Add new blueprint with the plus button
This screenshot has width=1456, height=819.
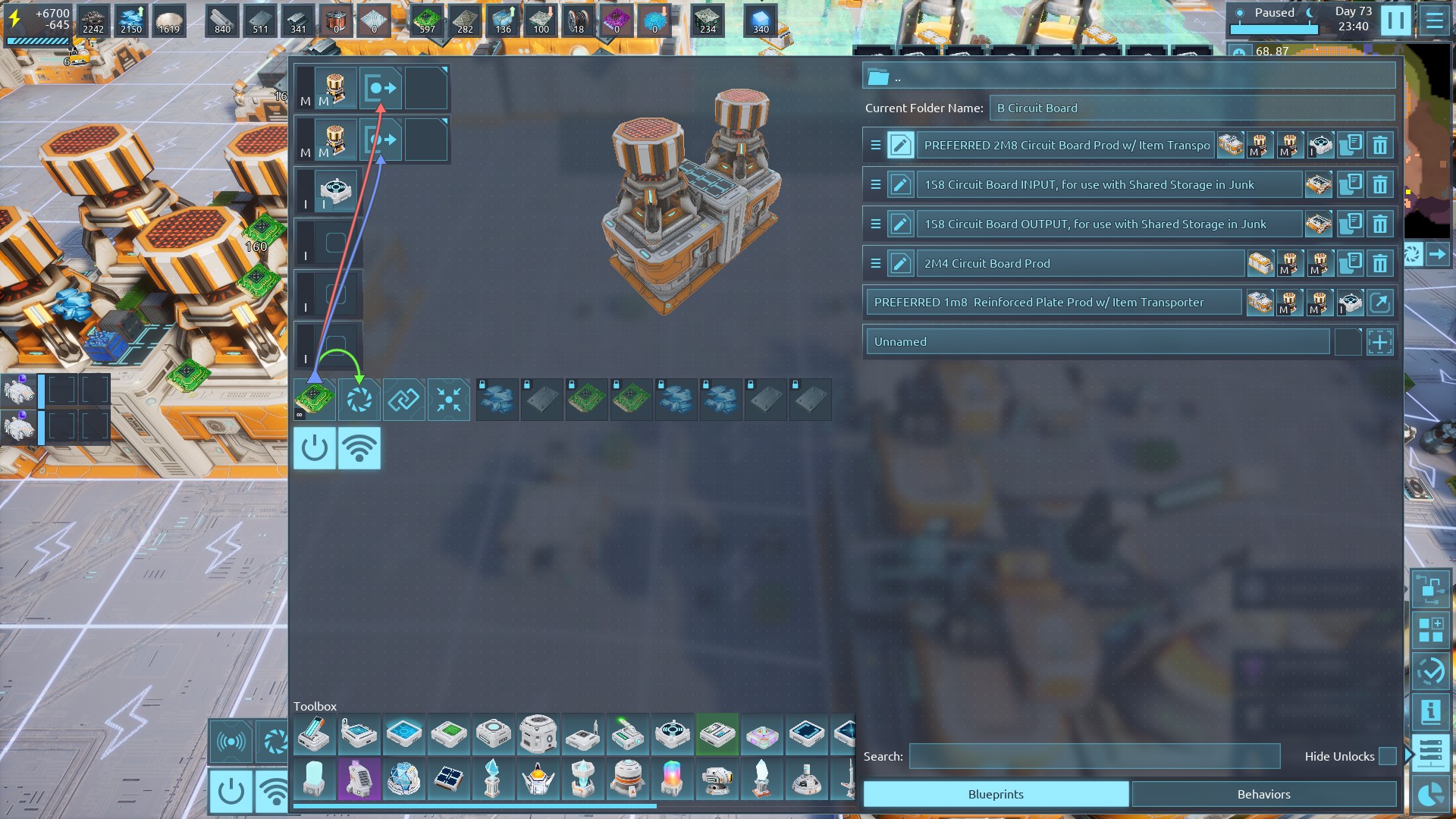[x=1380, y=342]
